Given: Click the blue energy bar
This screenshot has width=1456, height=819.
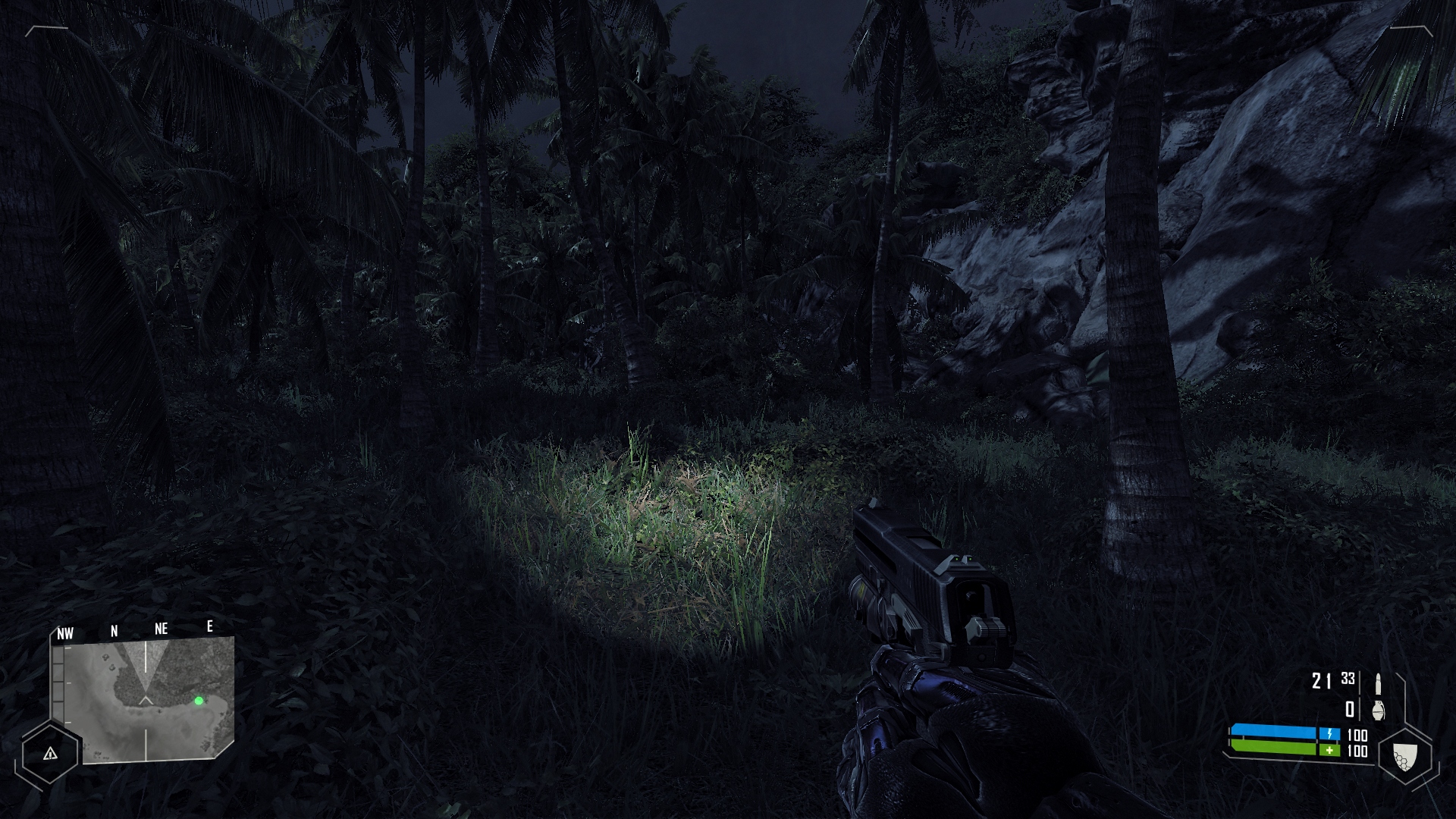Looking at the screenshot, I should click(x=1273, y=732).
